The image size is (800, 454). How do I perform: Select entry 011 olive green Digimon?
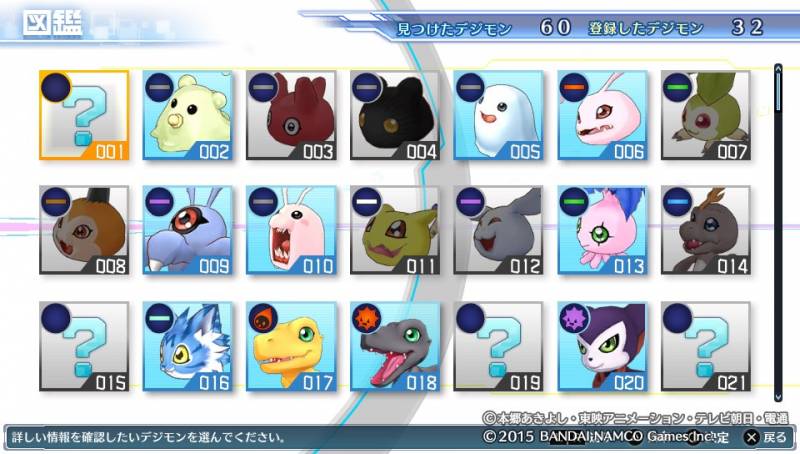[x=395, y=231]
